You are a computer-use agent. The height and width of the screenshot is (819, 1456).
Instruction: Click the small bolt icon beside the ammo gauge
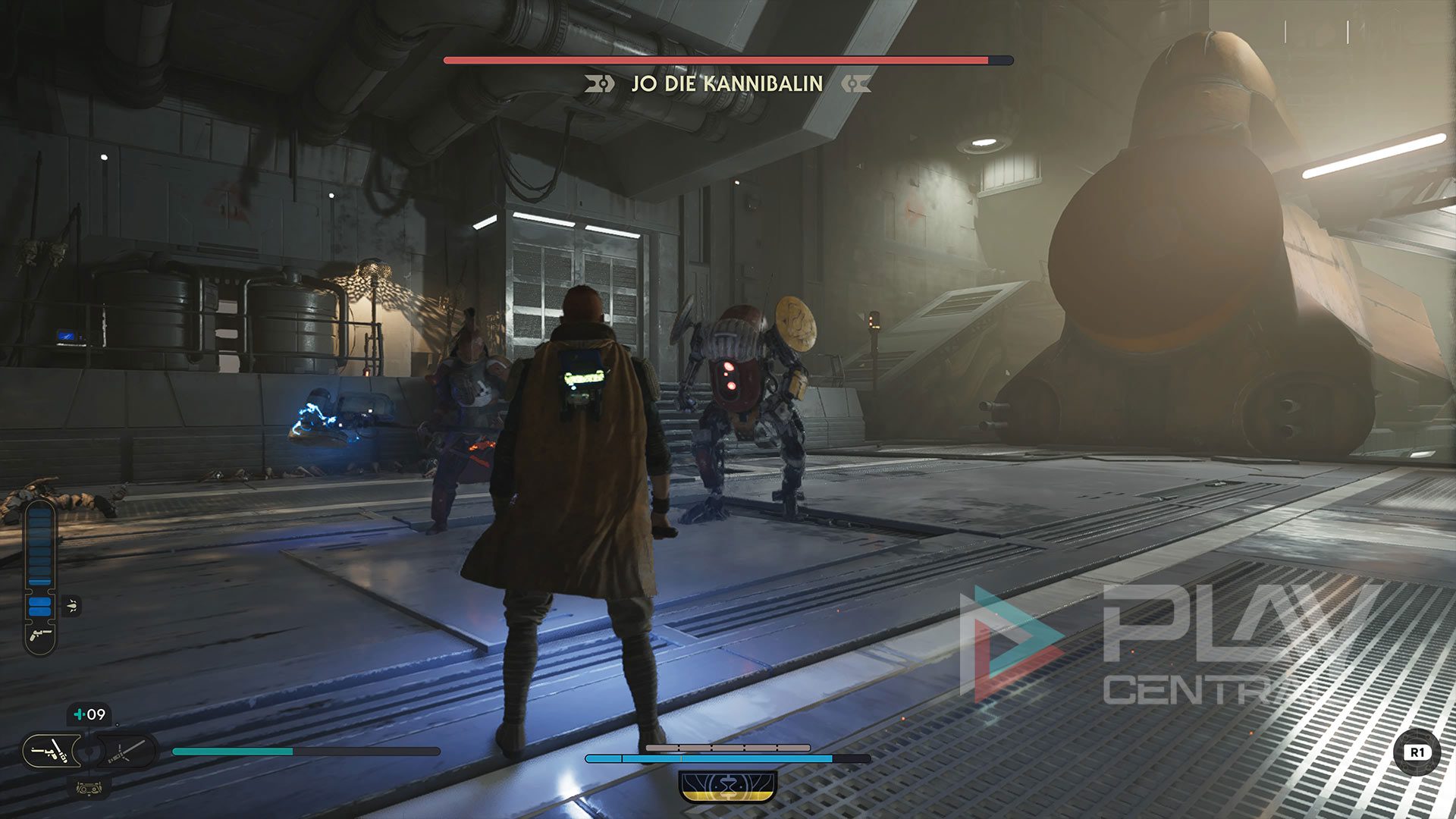[x=71, y=605]
